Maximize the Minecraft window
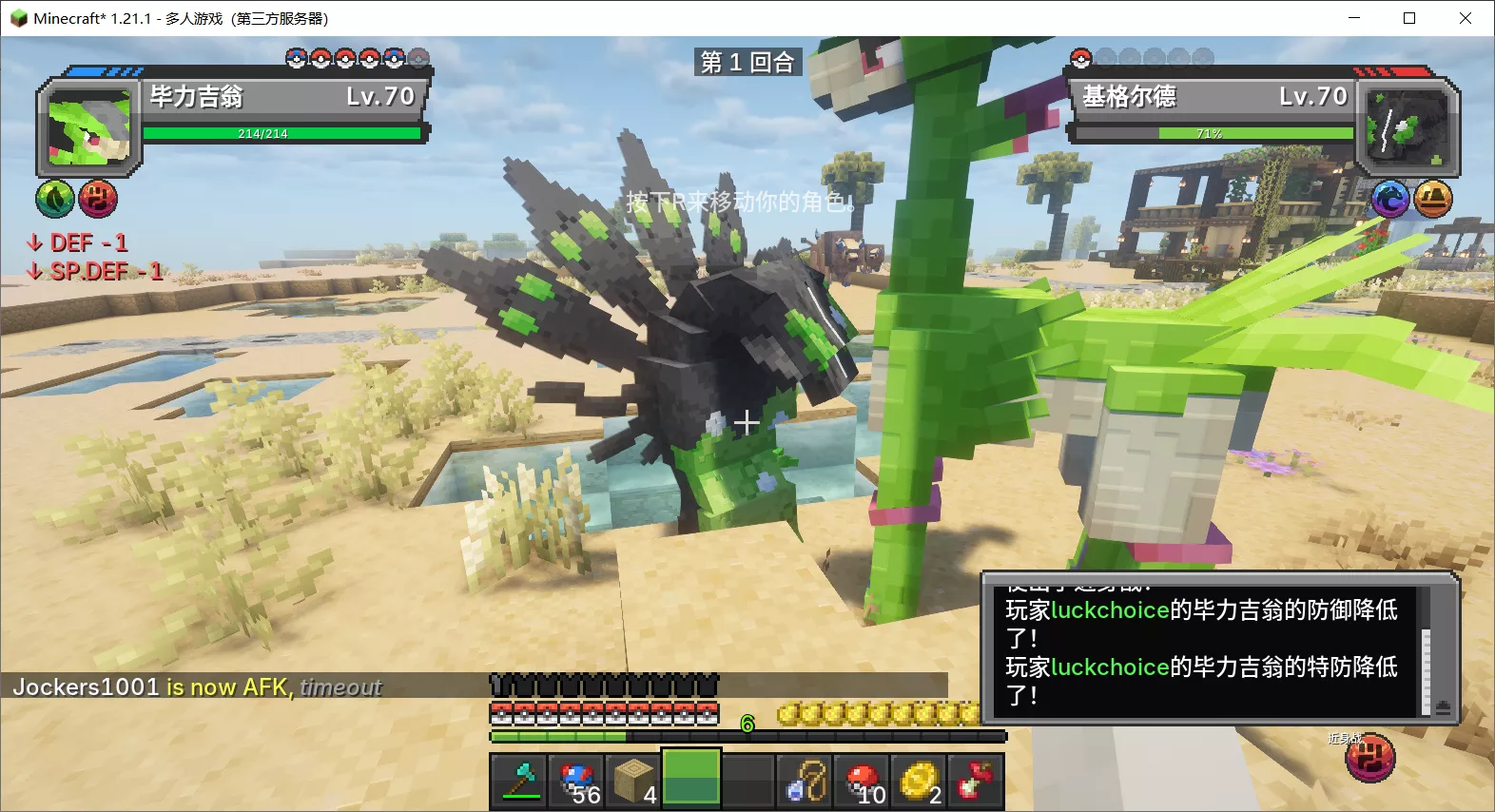 coord(1409,18)
